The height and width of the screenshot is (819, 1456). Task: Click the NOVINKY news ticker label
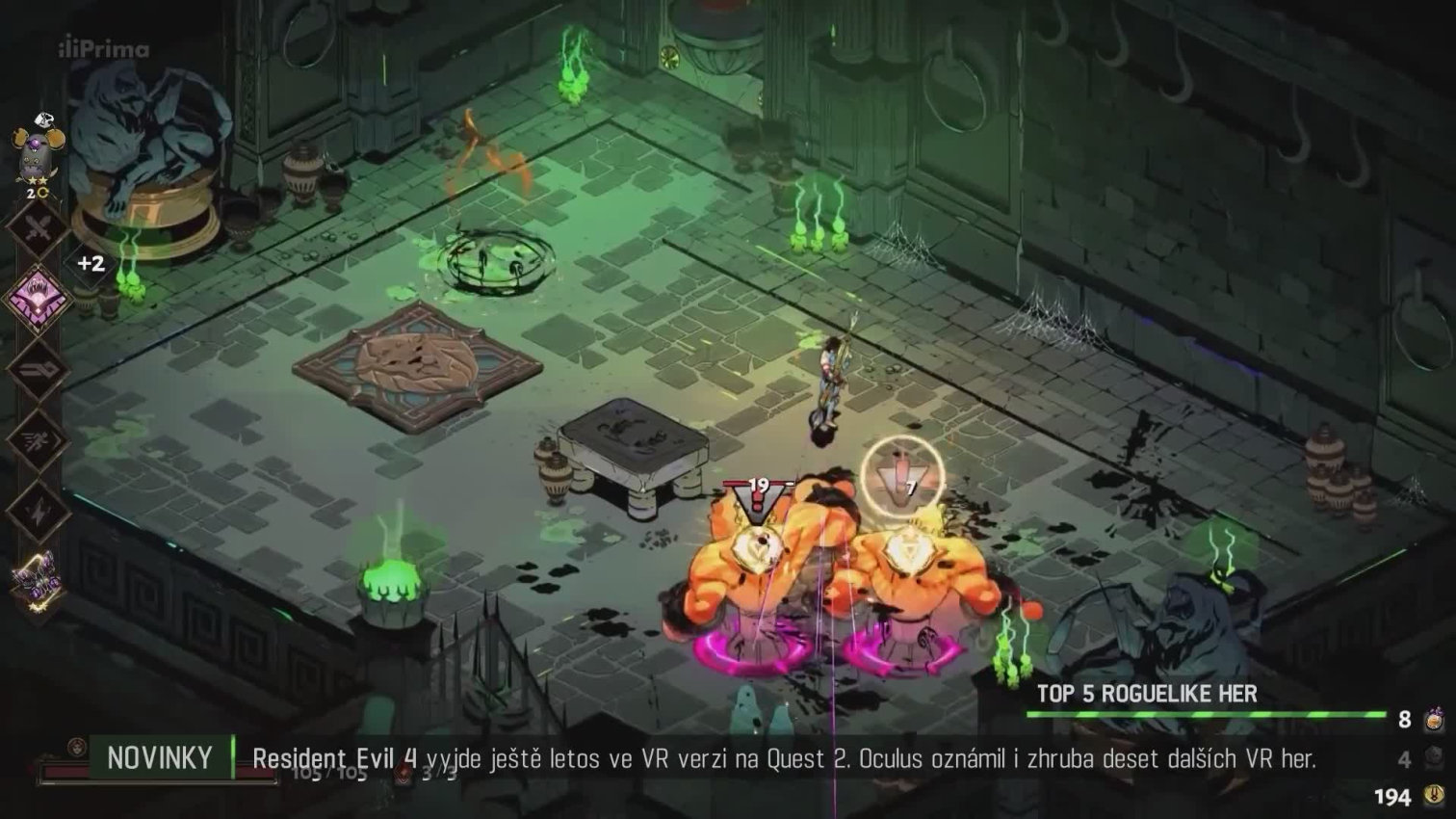coord(160,758)
